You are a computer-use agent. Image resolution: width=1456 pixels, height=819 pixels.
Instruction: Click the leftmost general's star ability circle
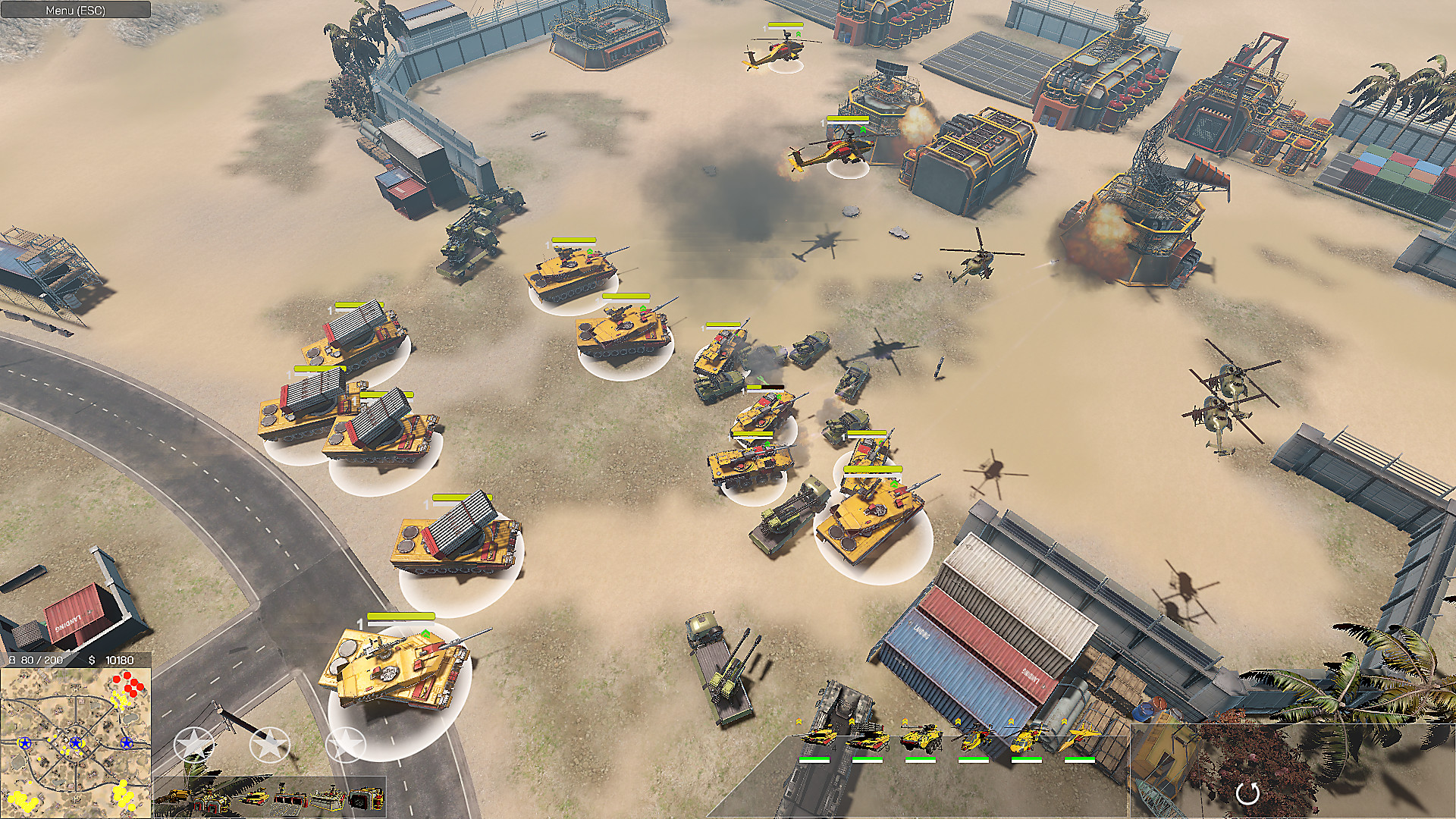pyautogui.click(x=193, y=743)
